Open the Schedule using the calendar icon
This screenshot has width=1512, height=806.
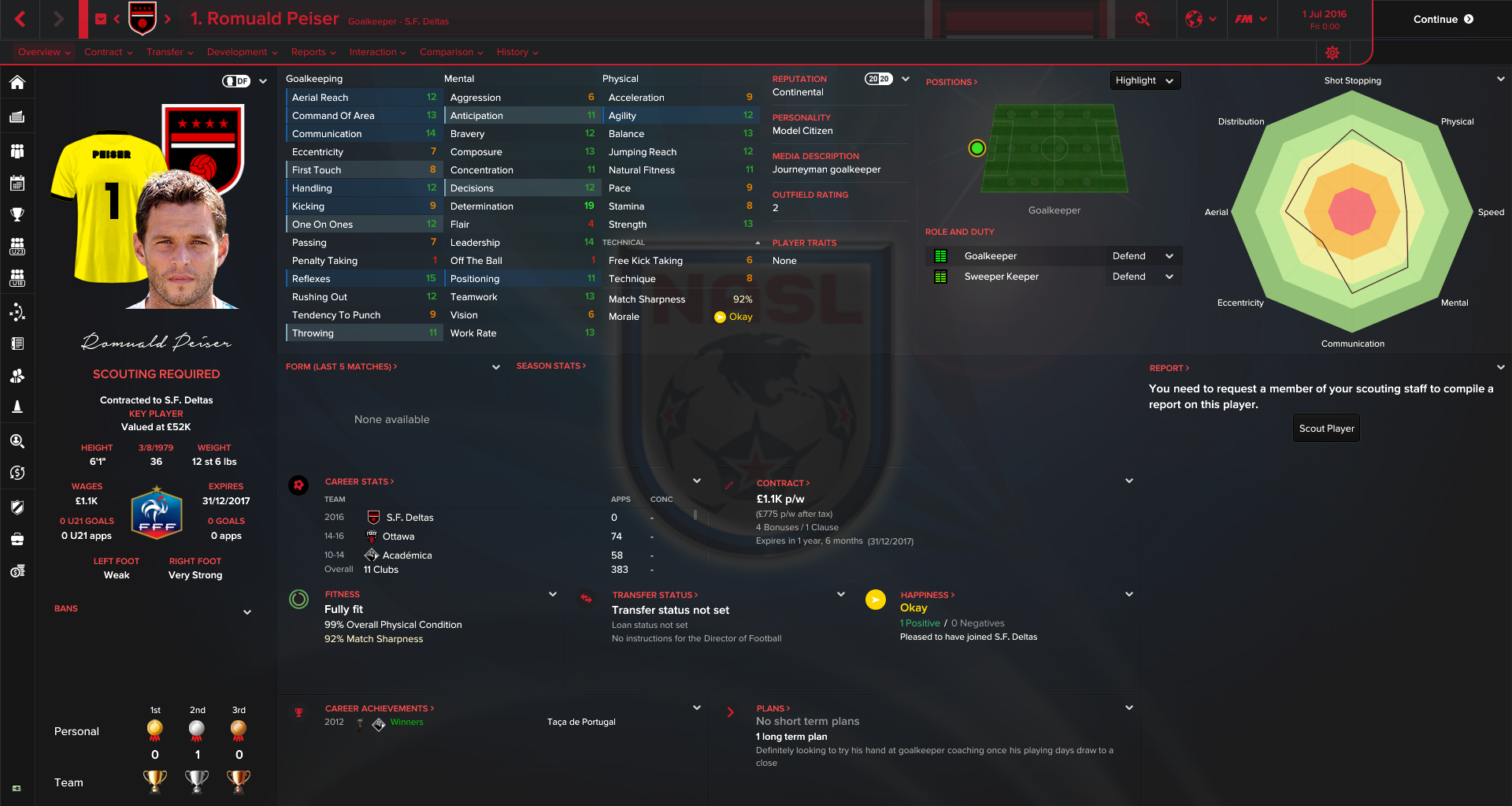point(17,183)
